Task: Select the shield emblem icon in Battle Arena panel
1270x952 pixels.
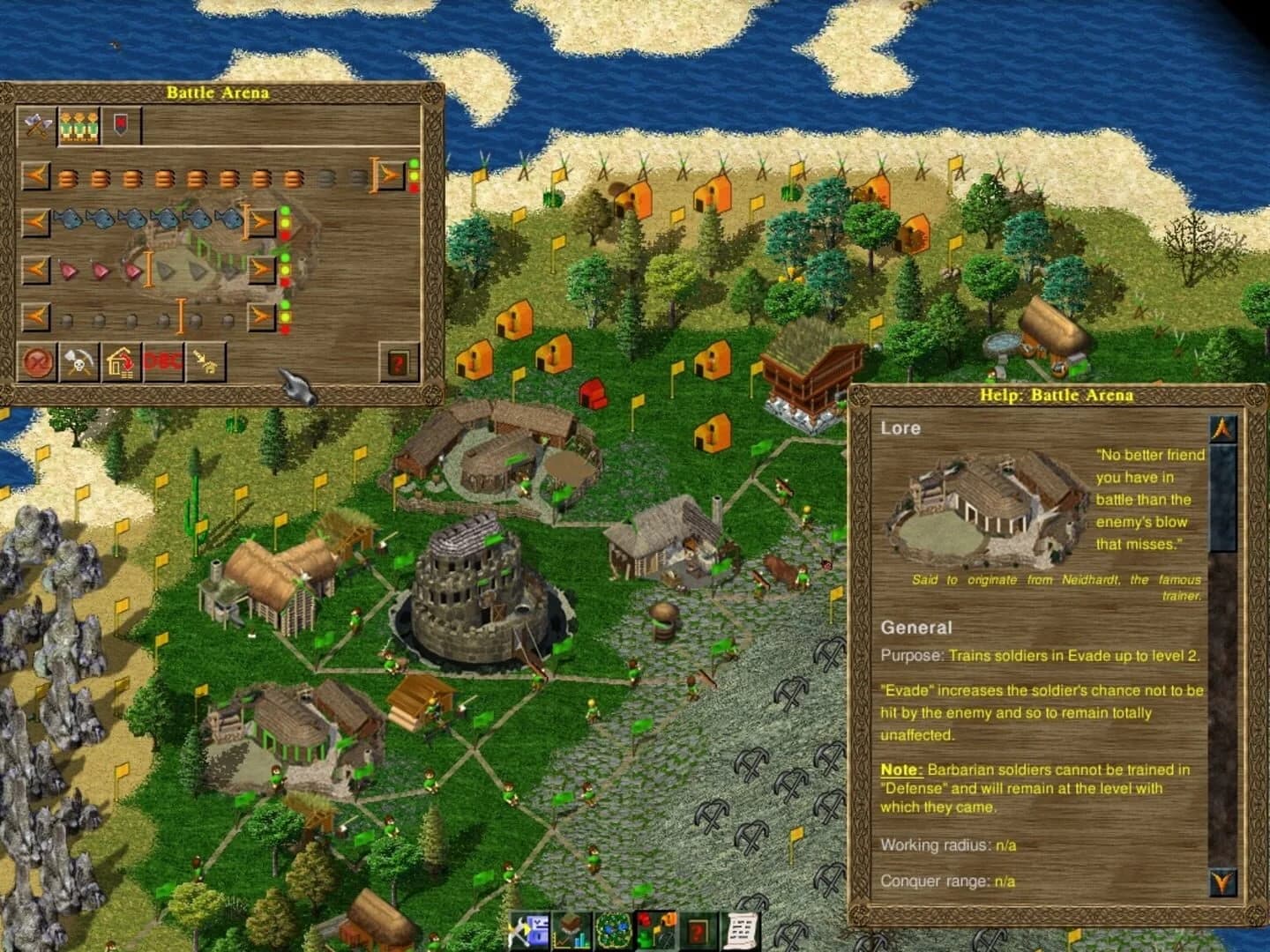Action: click(x=121, y=123)
